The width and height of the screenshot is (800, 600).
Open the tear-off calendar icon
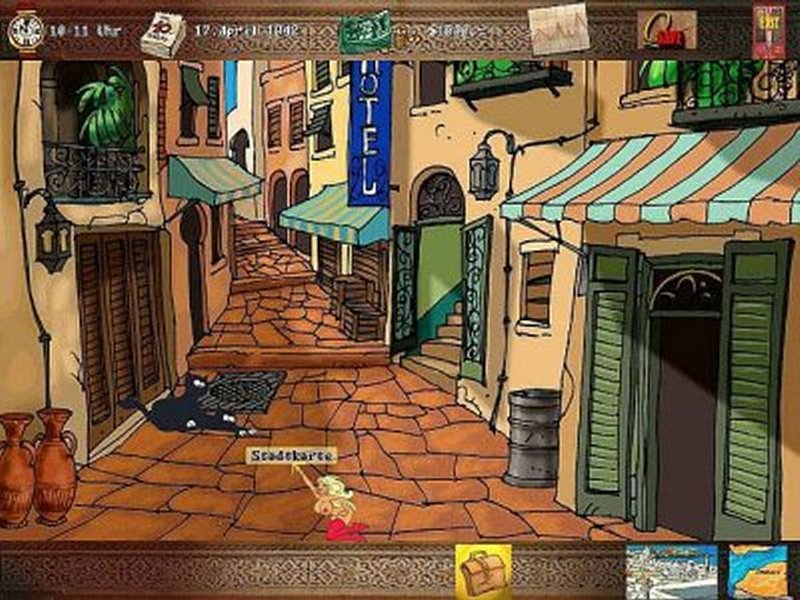point(160,34)
